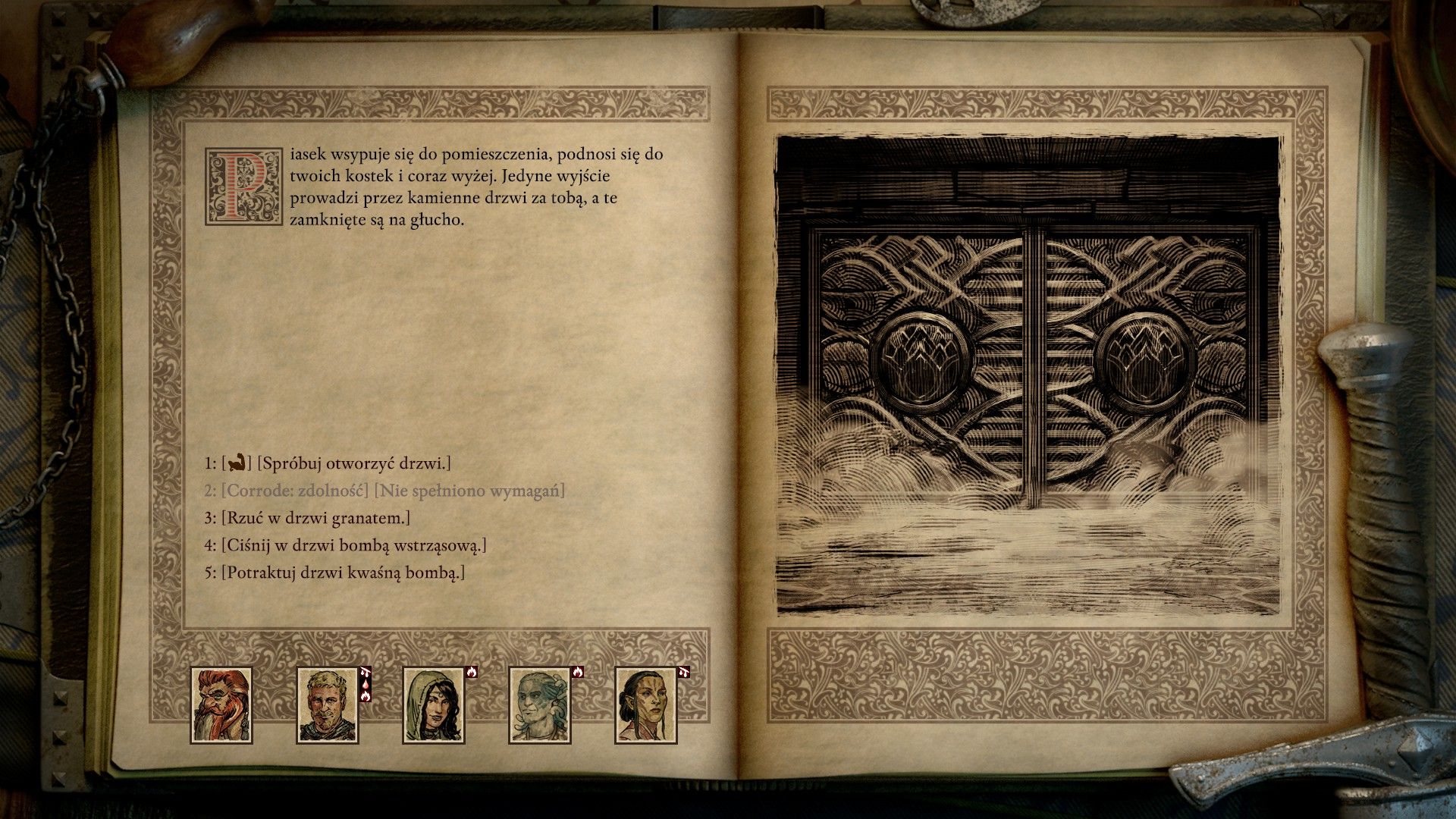Choose the hooded dark-haired woman portrait
Screen dimensions: 1456x819
click(433, 704)
